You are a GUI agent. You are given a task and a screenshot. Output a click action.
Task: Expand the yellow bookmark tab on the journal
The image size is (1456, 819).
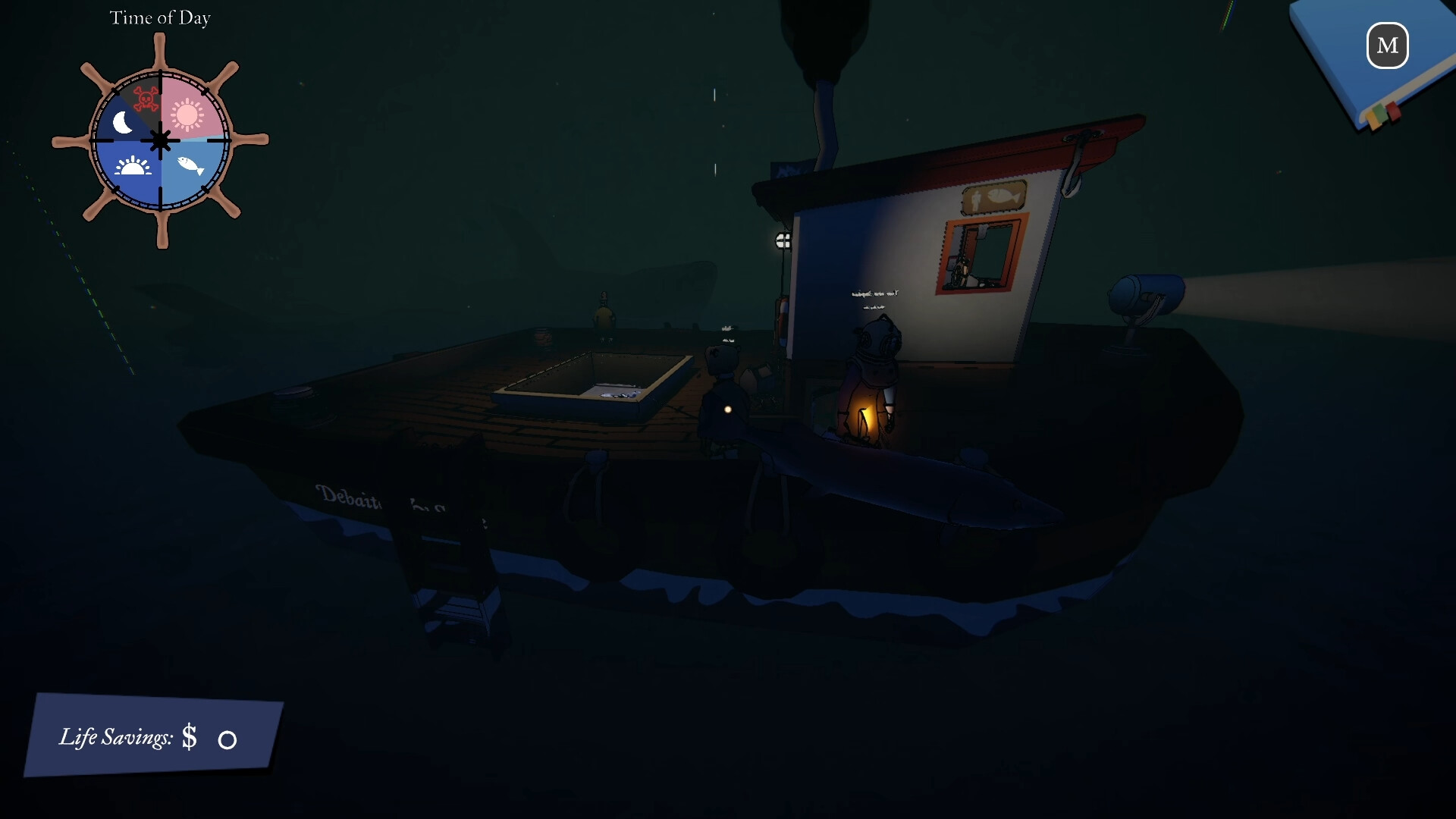point(1374,121)
